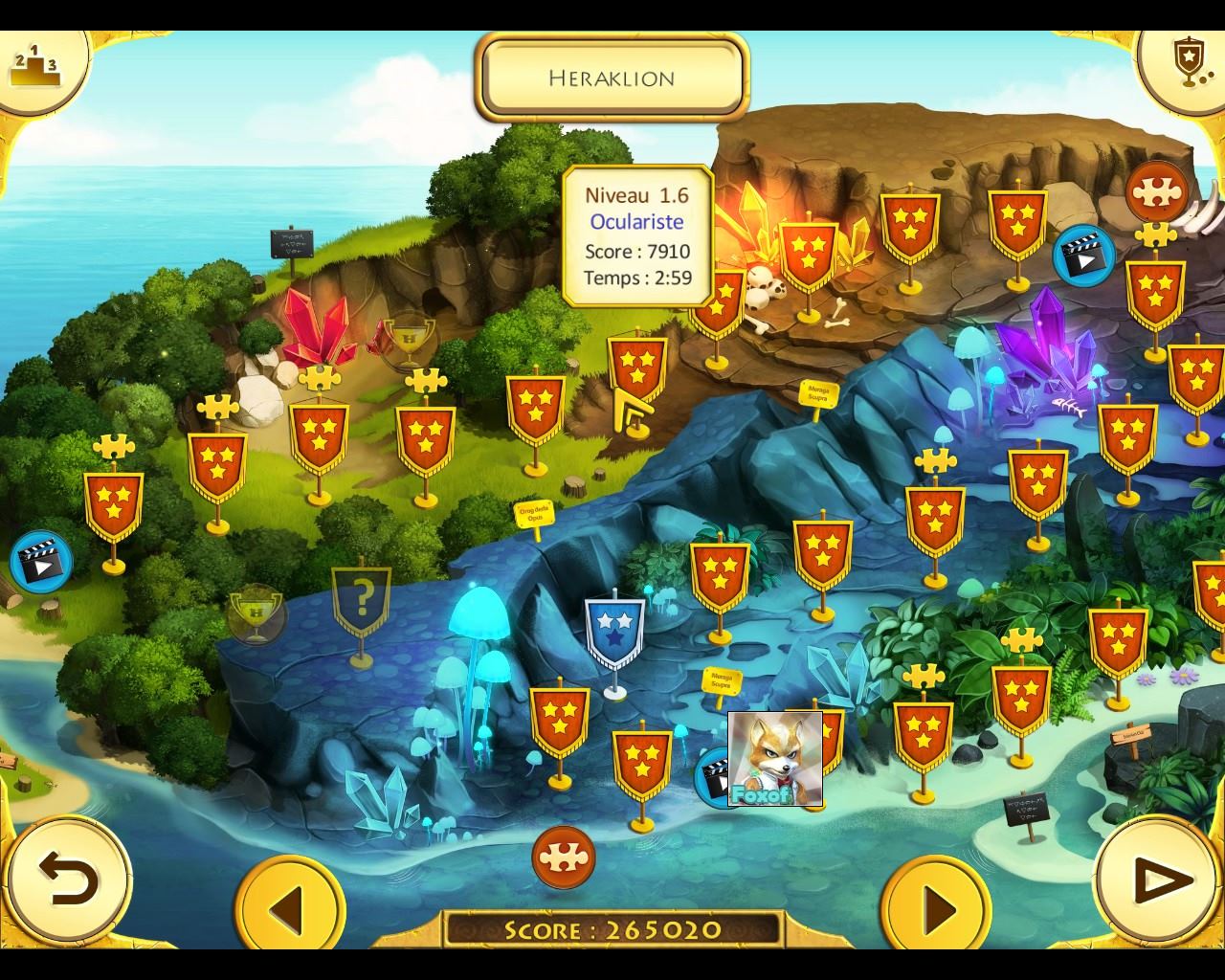Select the blue two-star level flag
Image resolution: width=1225 pixels, height=980 pixels.
click(x=614, y=633)
